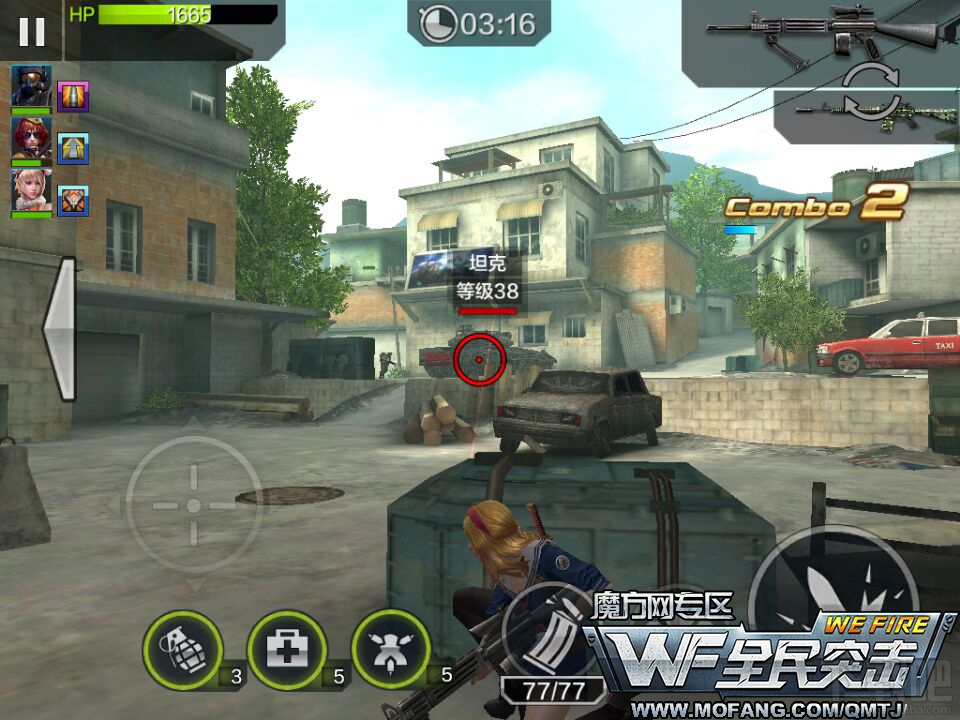Image resolution: width=960 pixels, height=720 pixels.
Task: Throw a grenade using the grenade button
Action: click(x=183, y=650)
